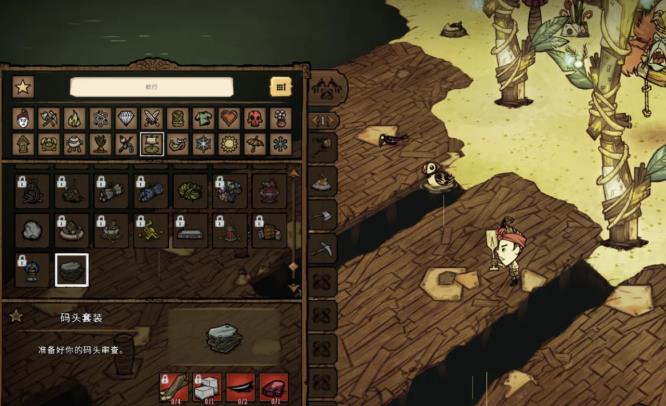Switch to the red skull magic category
The height and width of the screenshot is (406, 666).
(256, 119)
